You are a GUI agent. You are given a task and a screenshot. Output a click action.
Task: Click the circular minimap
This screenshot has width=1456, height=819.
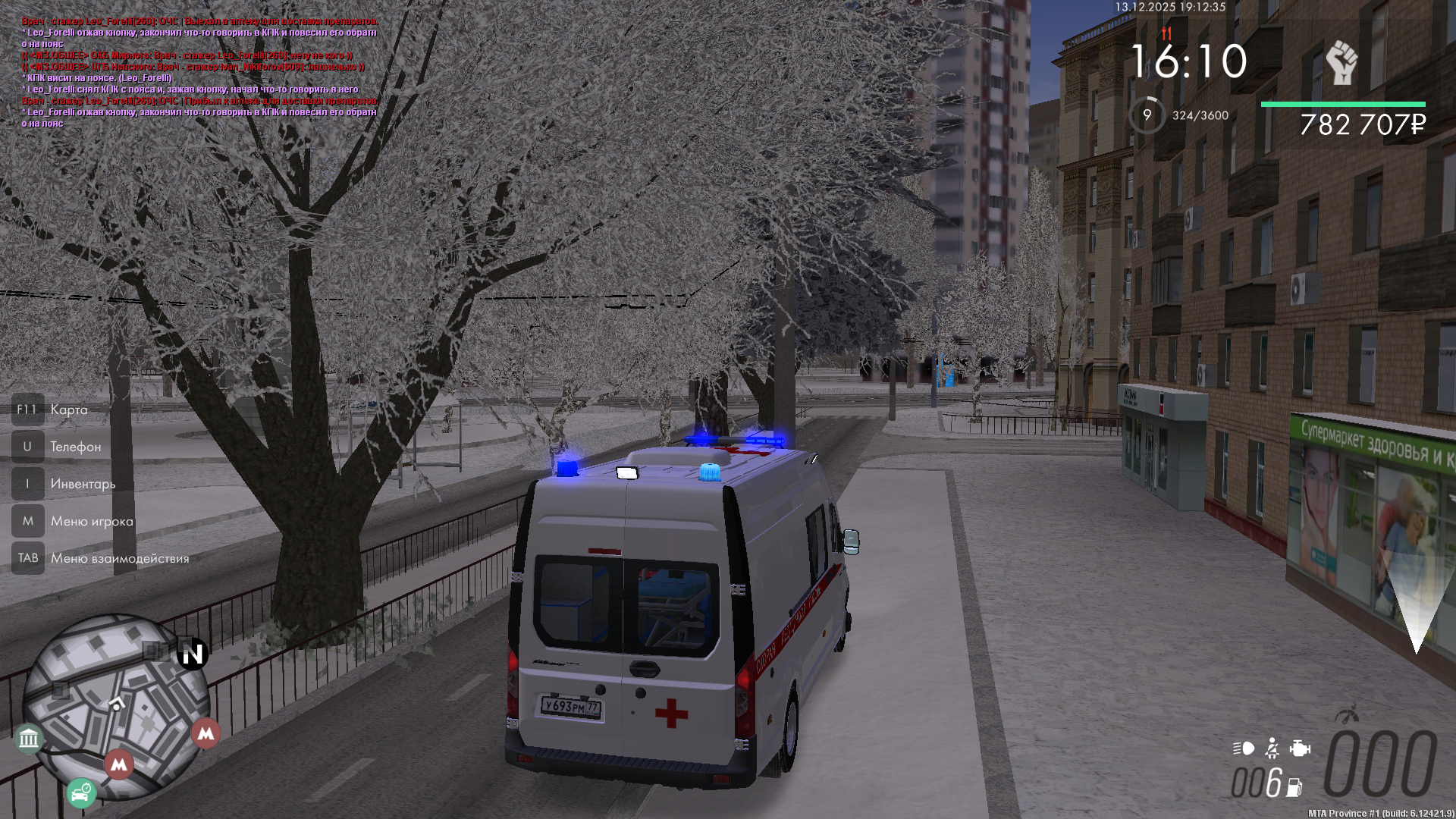tap(115, 705)
